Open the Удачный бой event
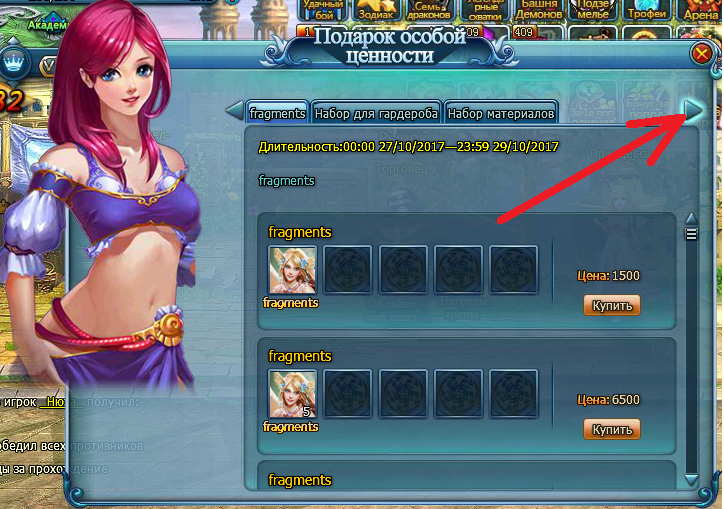Image resolution: width=724 pixels, height=509 pixels. (323, 10)
